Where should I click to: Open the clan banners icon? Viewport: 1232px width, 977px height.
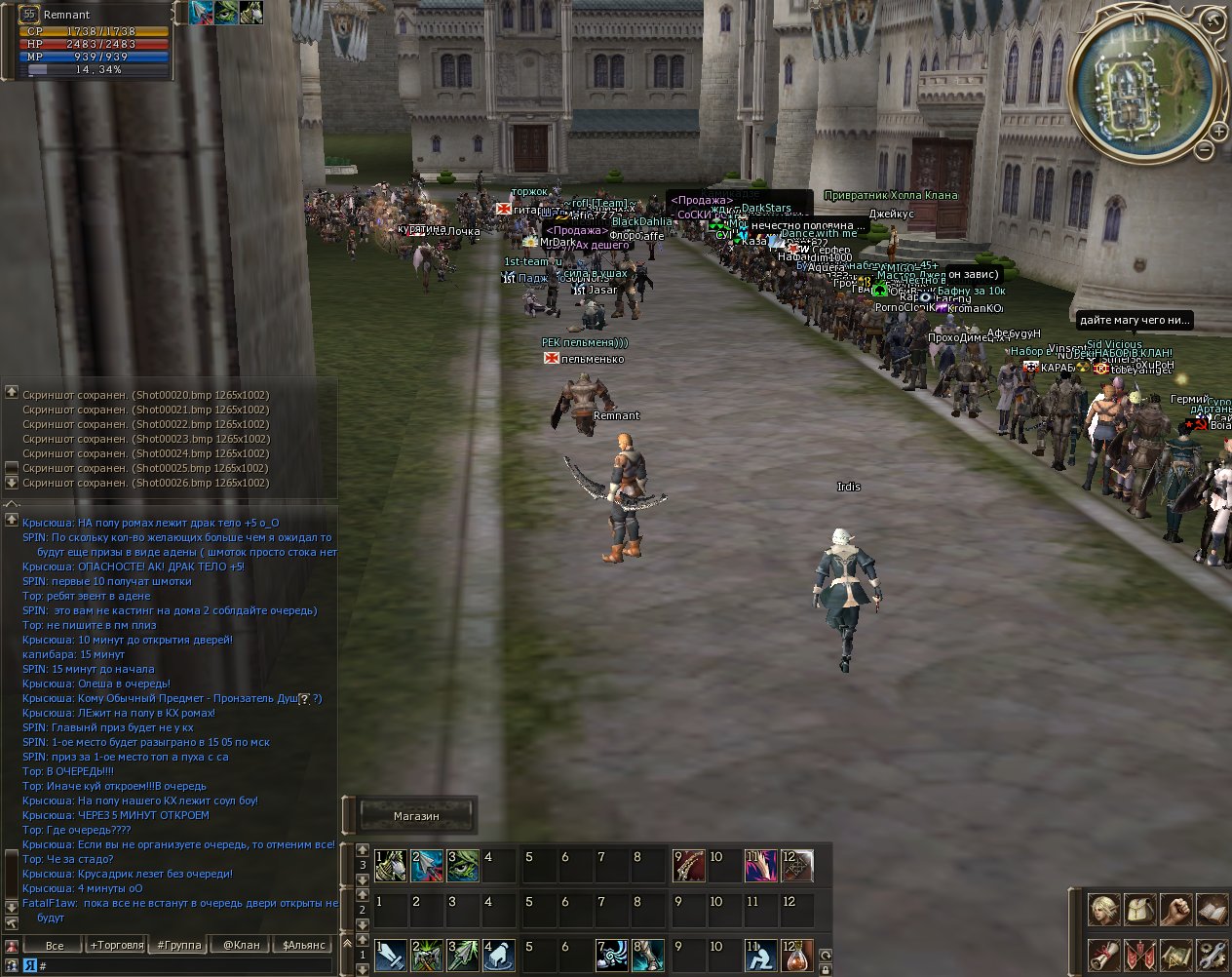point(1140,955)
